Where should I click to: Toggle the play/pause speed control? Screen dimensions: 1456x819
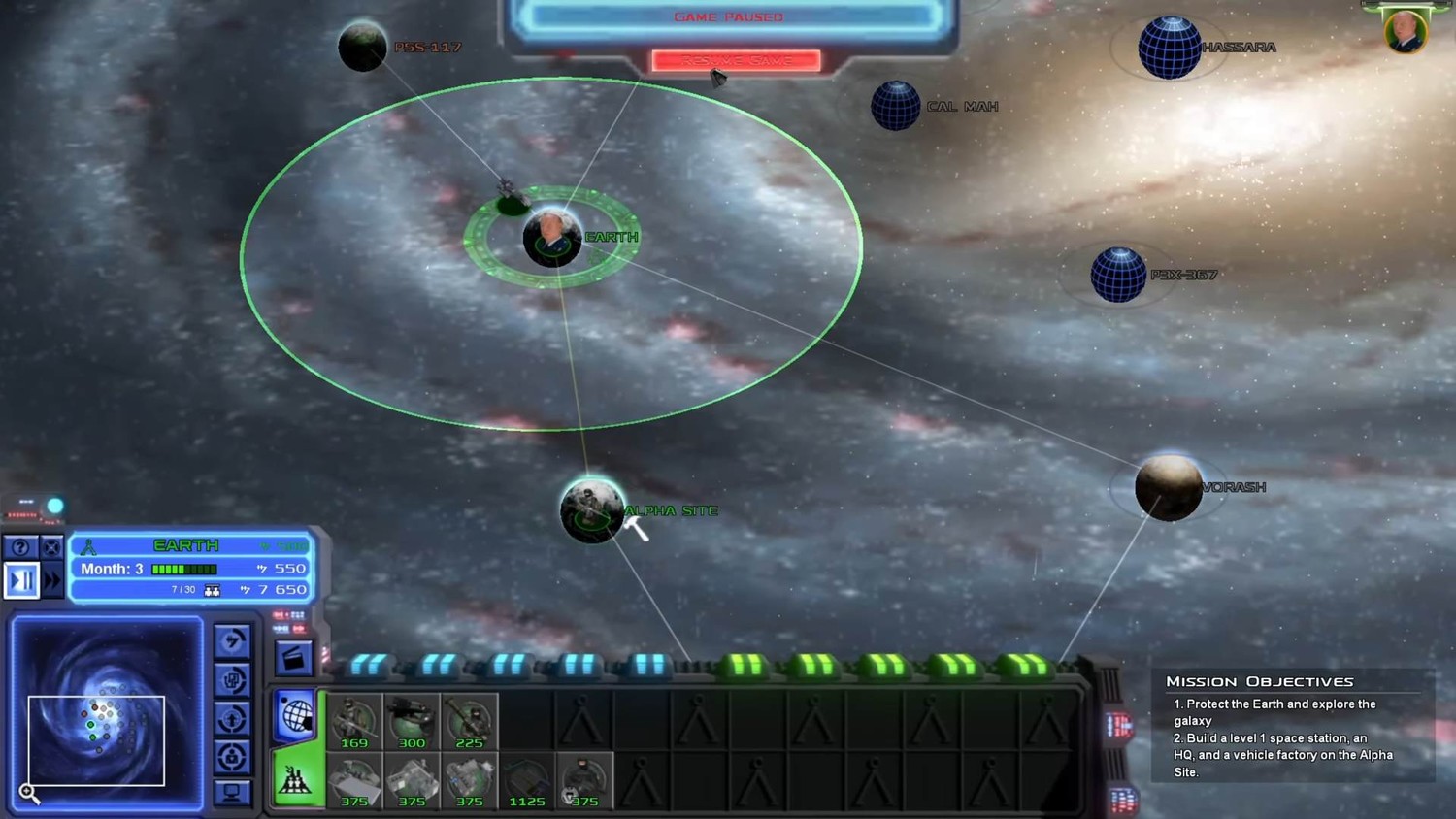tap(21, 580)
